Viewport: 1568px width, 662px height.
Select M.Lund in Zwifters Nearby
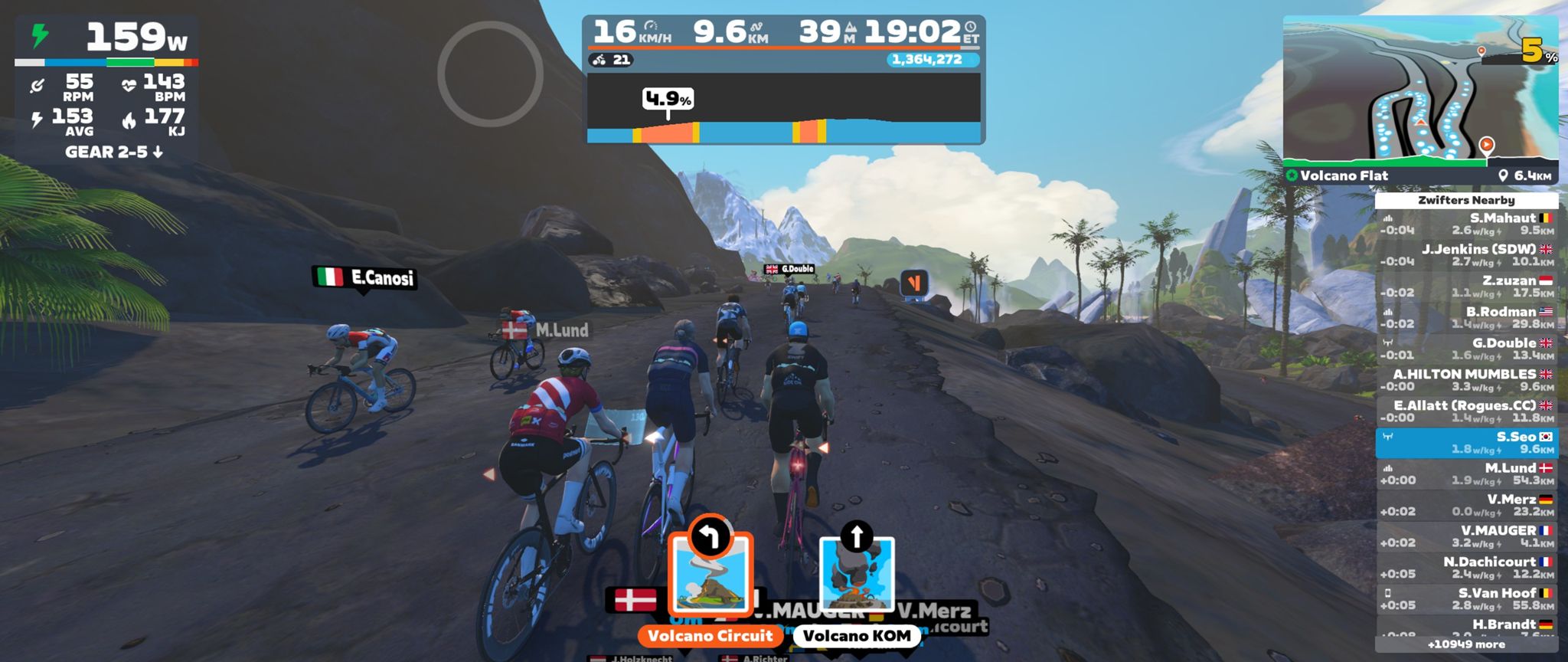tap(1466, 474)
